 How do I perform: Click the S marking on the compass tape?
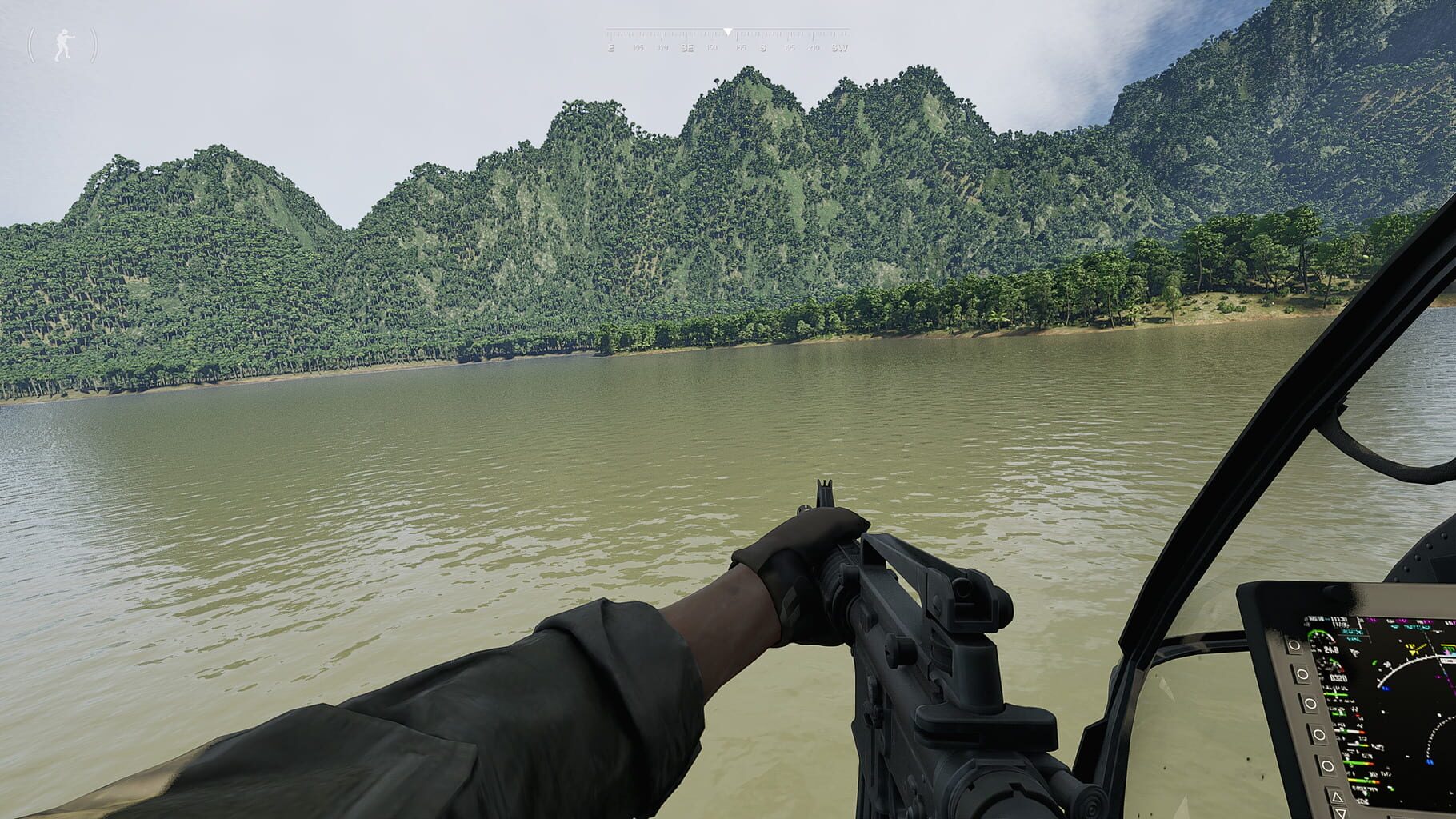coord(763,48)
